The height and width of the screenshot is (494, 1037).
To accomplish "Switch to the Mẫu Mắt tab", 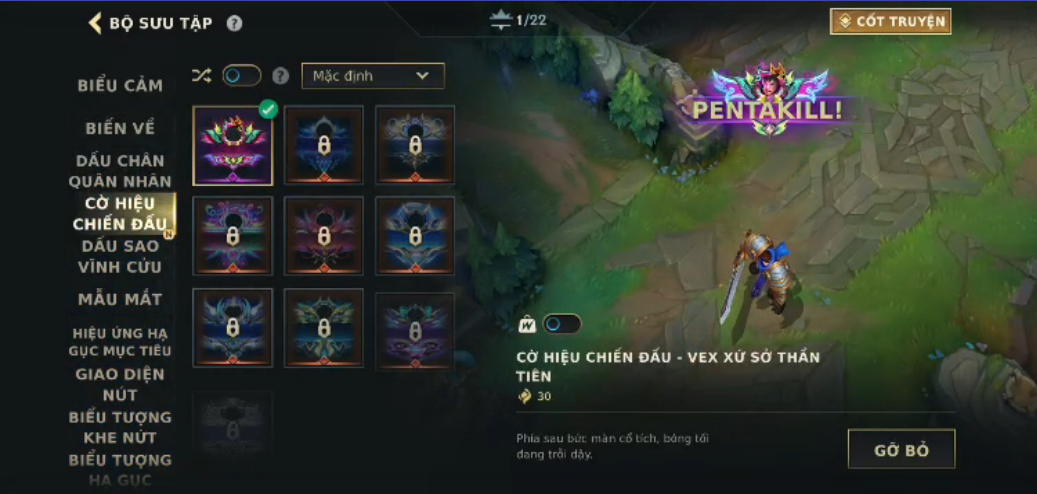I will point(120,299).
